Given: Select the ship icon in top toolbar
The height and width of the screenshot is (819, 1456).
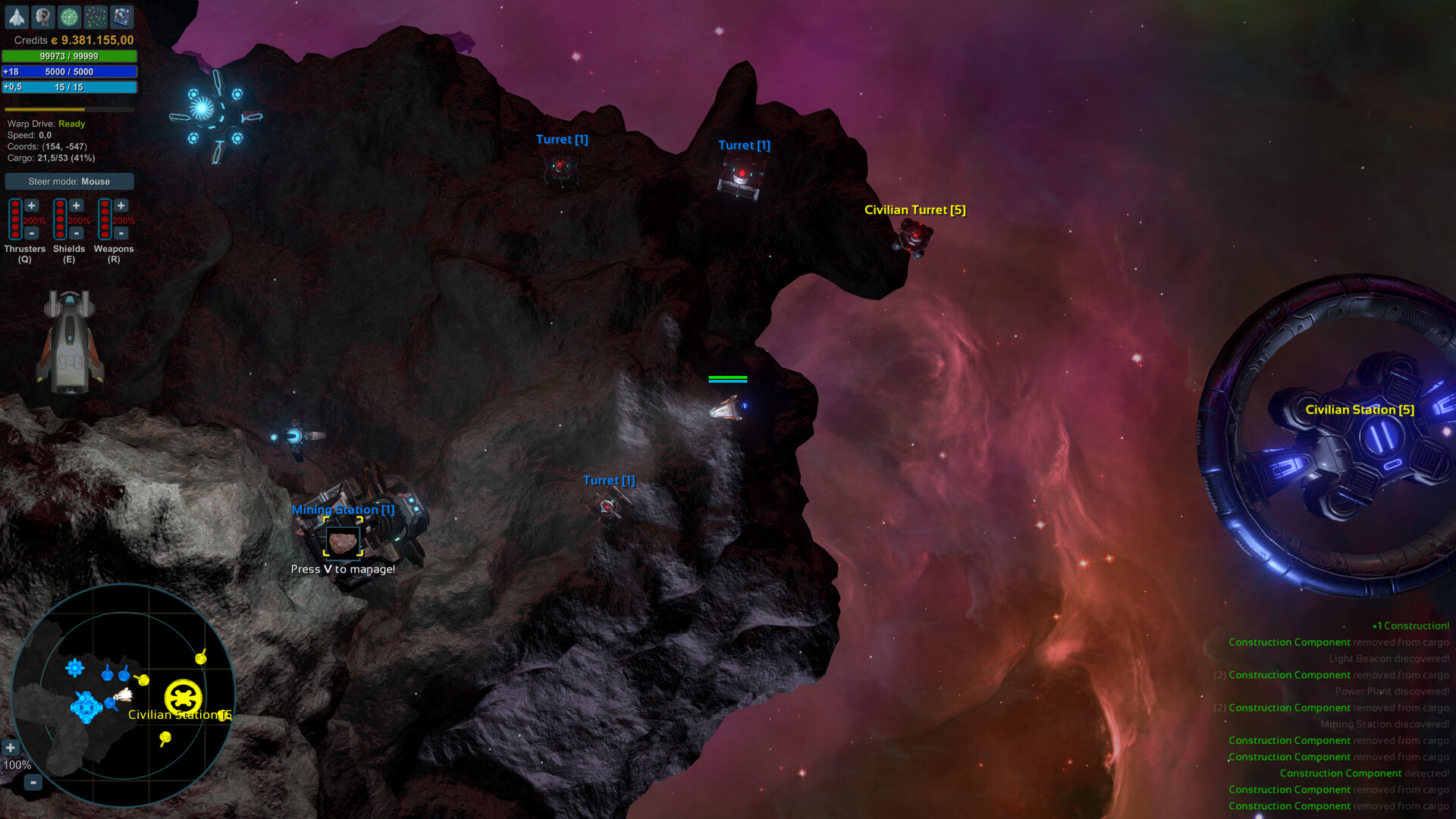Looking at the screenshot, I should [x=16, y=17].
